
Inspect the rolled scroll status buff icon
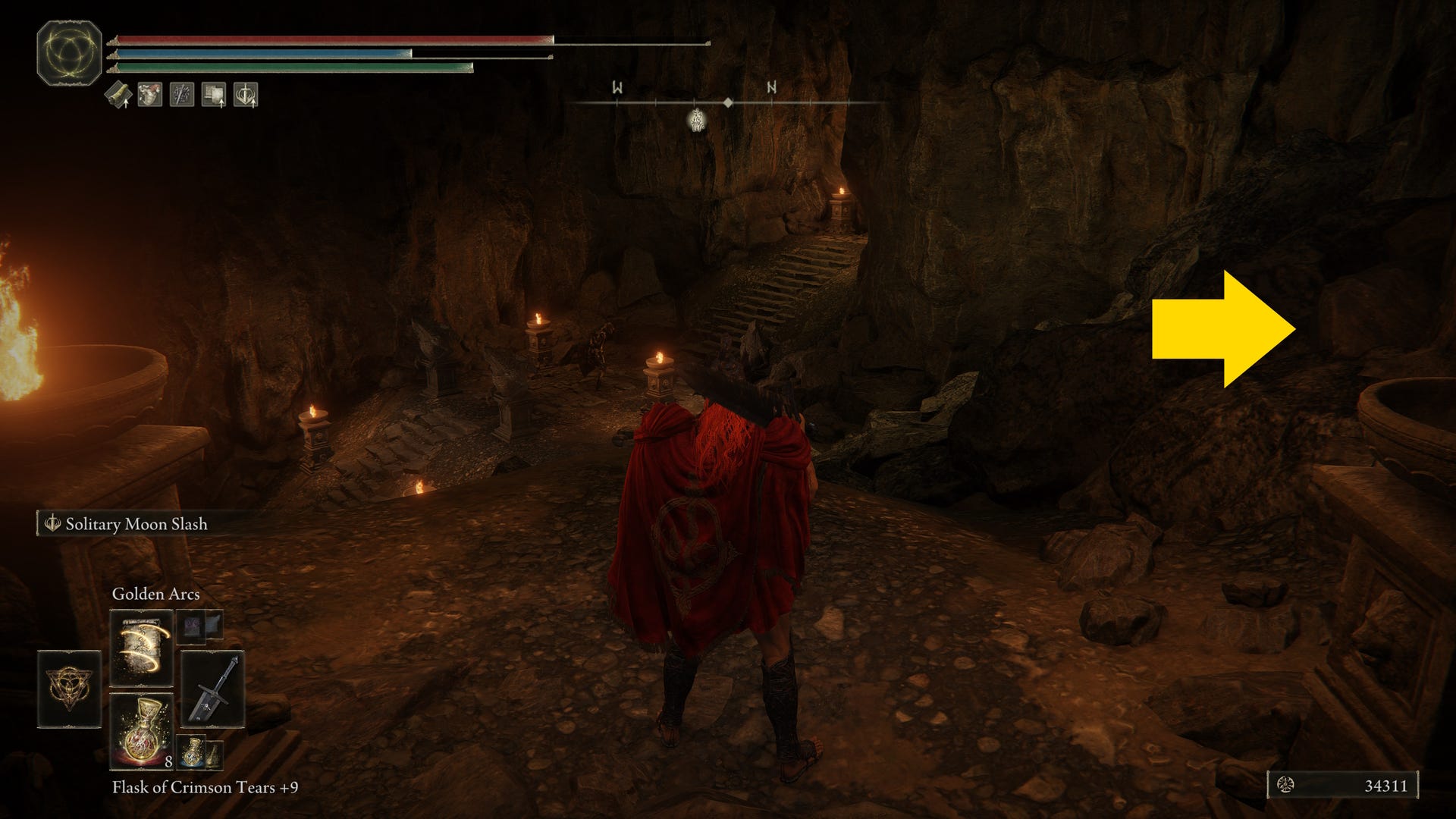click(118, 96)
